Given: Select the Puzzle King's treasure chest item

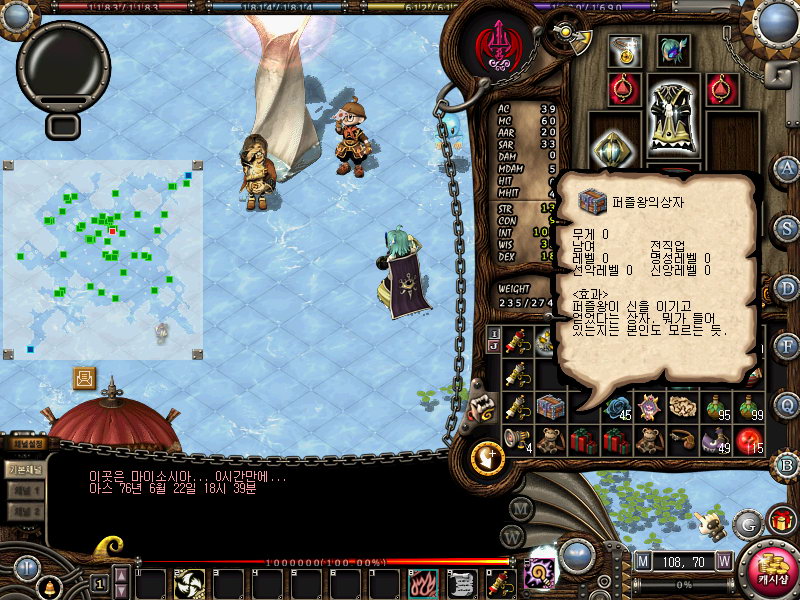Looking at the screenshot, I should click(549, 408).
